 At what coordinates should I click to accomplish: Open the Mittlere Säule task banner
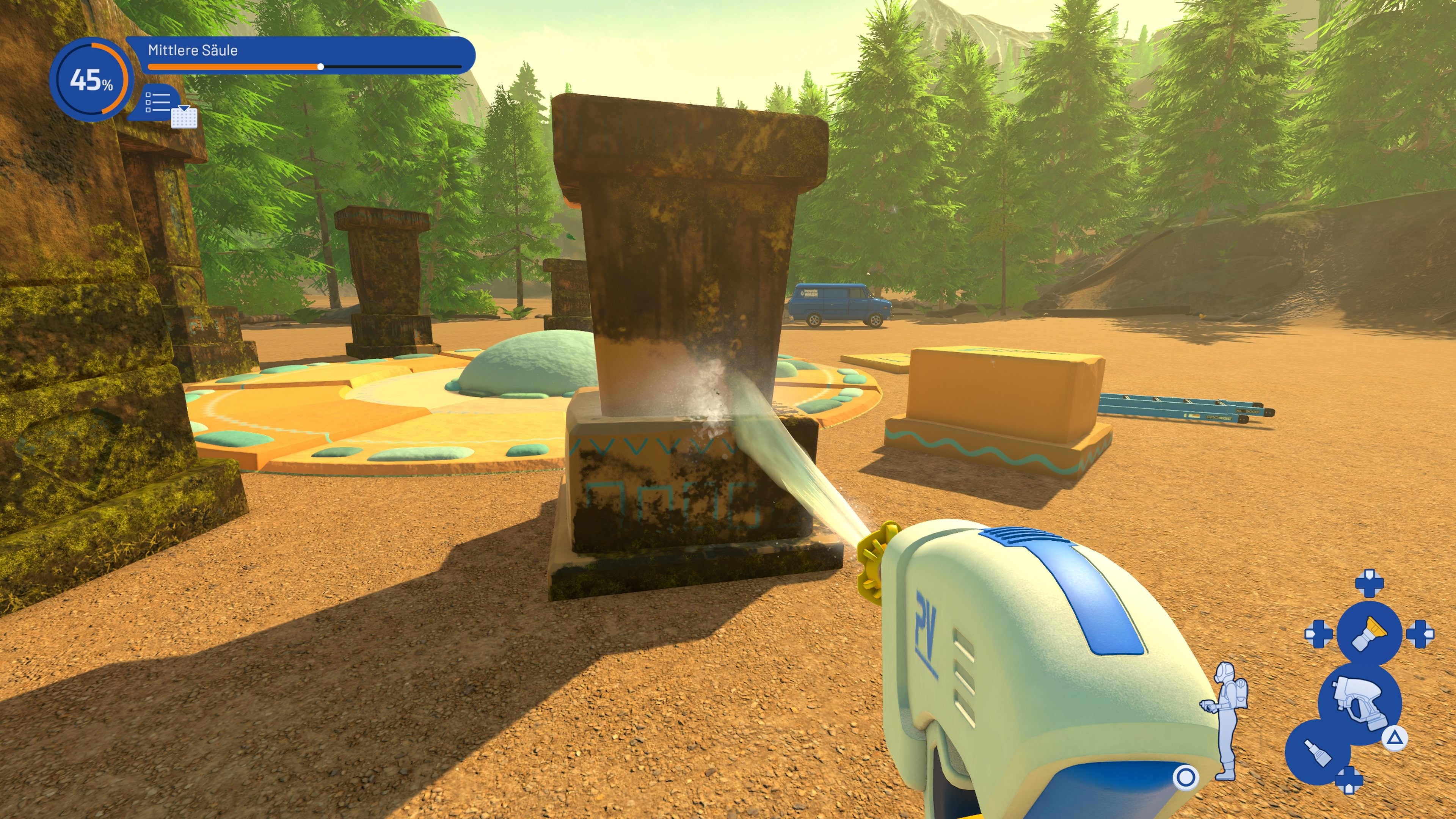coord(192,51)
